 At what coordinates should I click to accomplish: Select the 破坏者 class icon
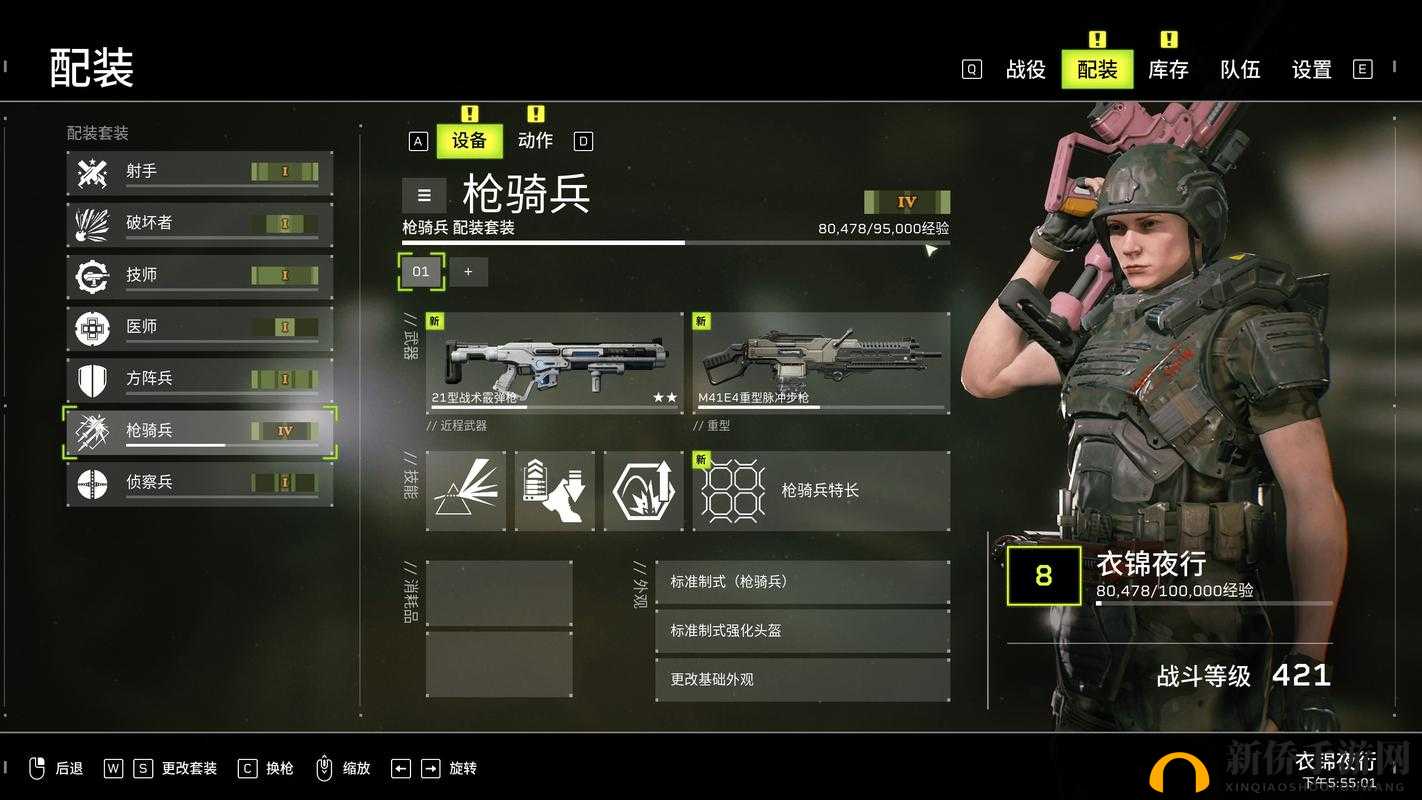point(93,223)
